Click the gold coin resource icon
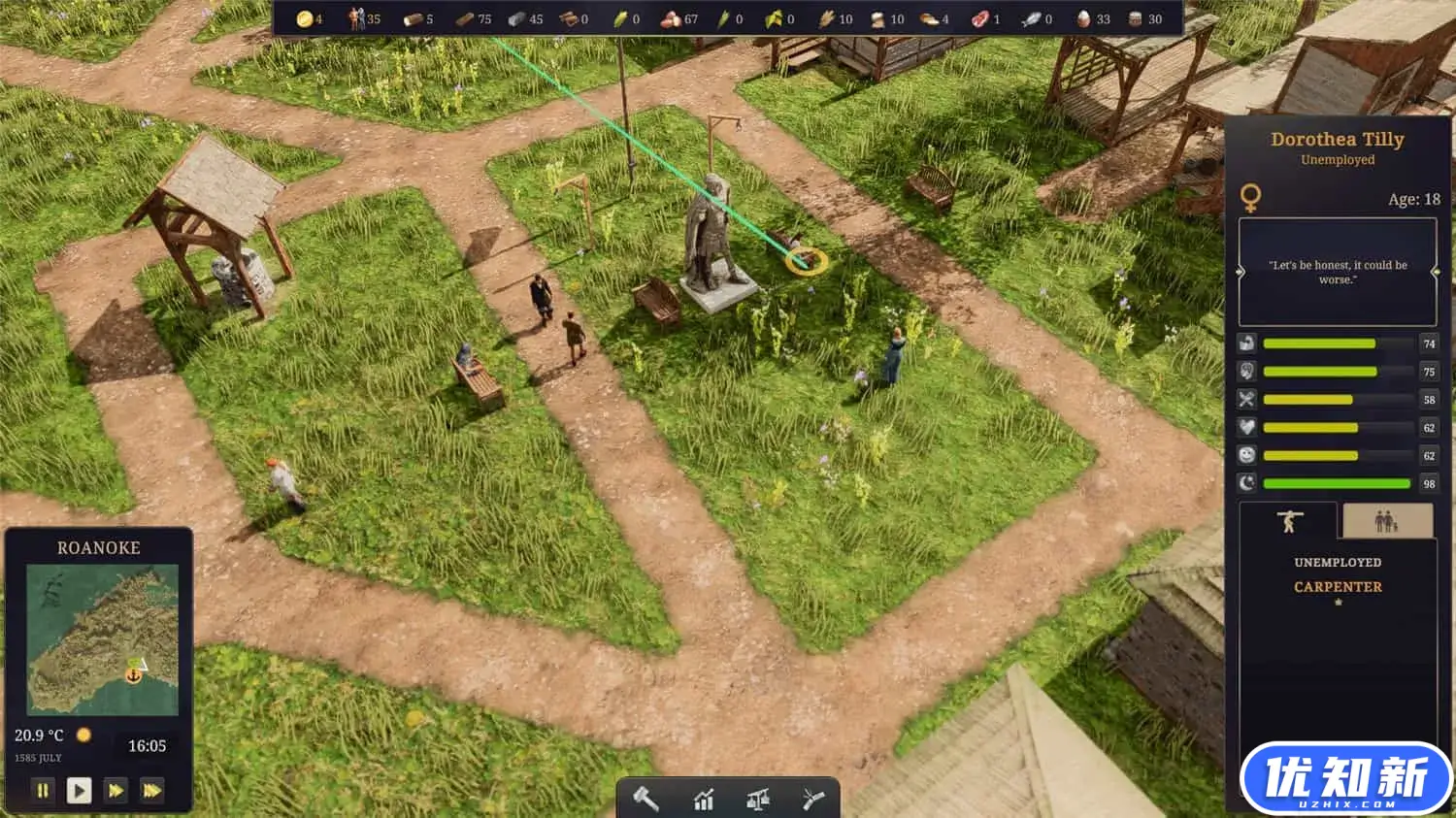This screenshot has width=1456, height=818. coord(304,18)
